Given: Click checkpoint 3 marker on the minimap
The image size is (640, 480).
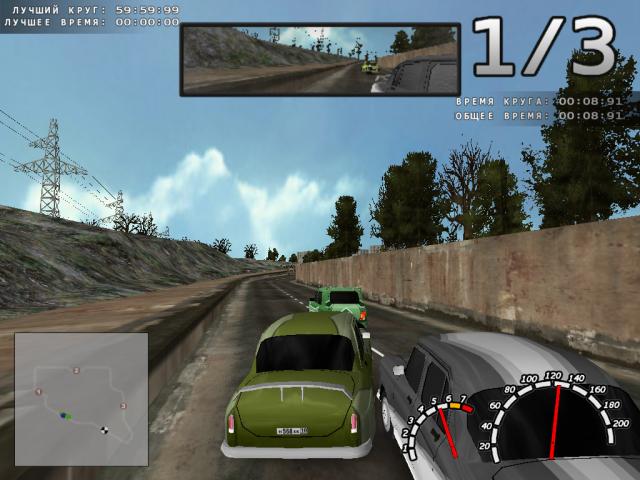Looking at the screenshot, I should click(x=122, y=405).
